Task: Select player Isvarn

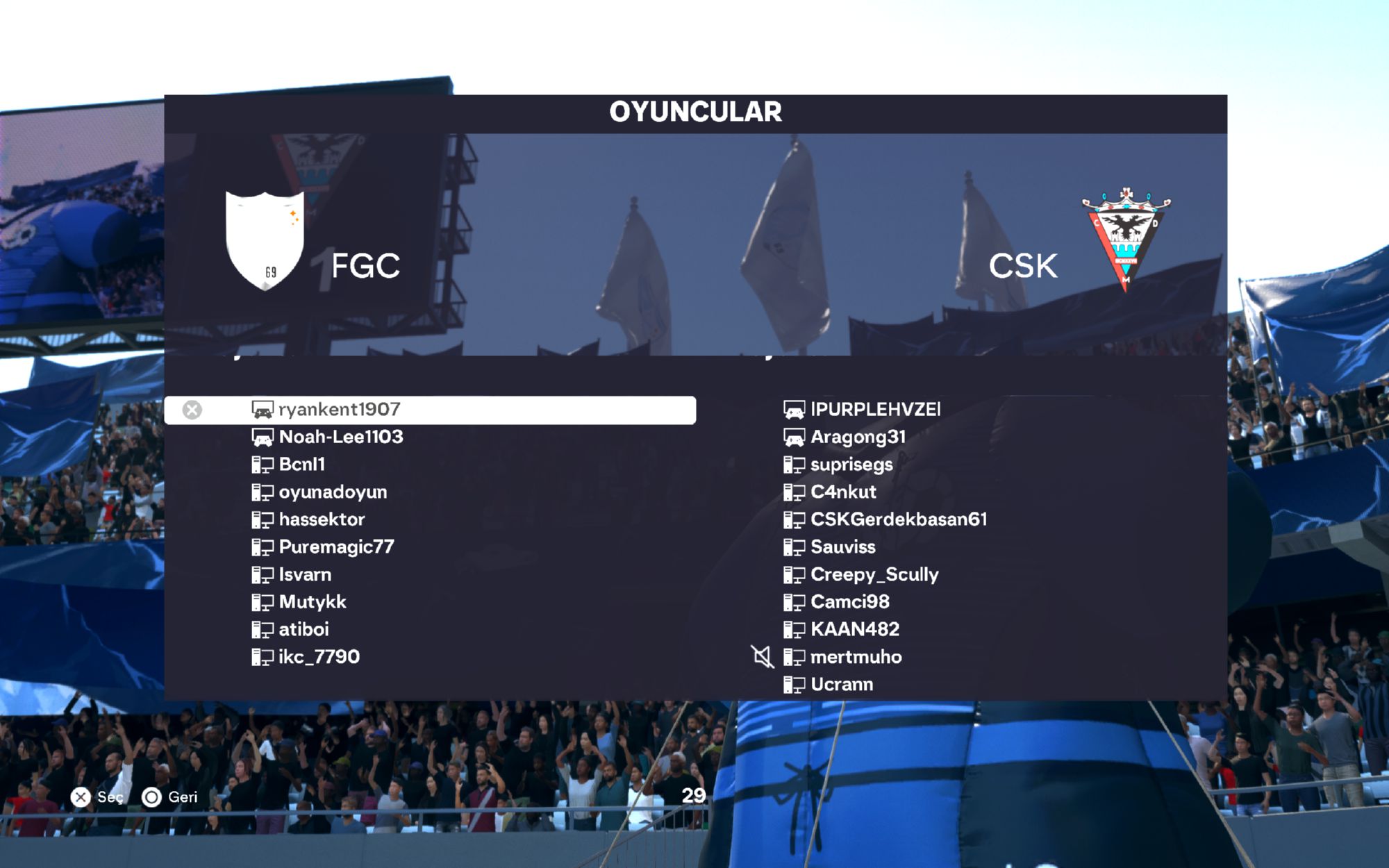Action: (x=305, y=575)
